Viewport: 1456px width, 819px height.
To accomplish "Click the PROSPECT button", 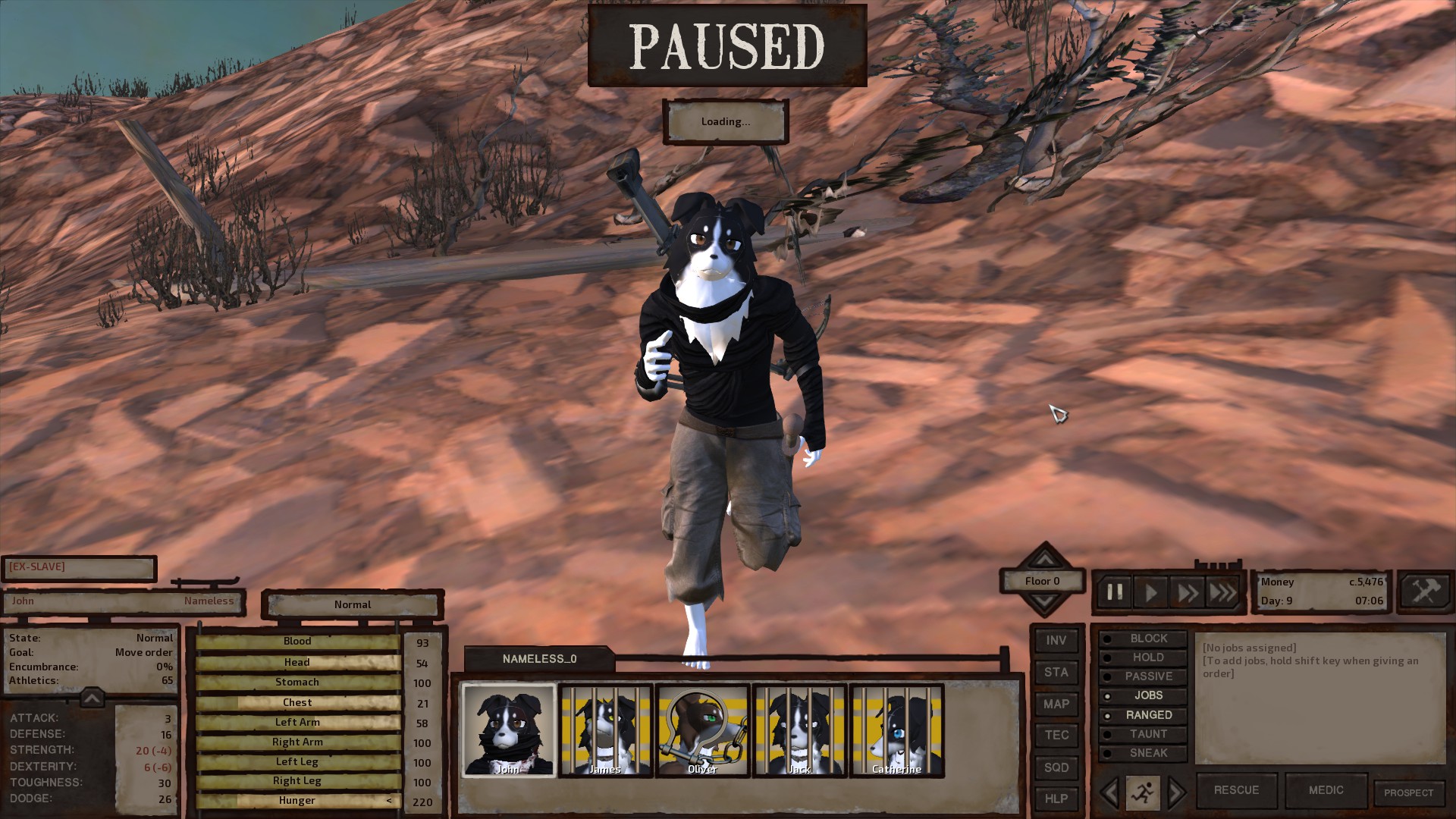I will tap(1408, 793).
